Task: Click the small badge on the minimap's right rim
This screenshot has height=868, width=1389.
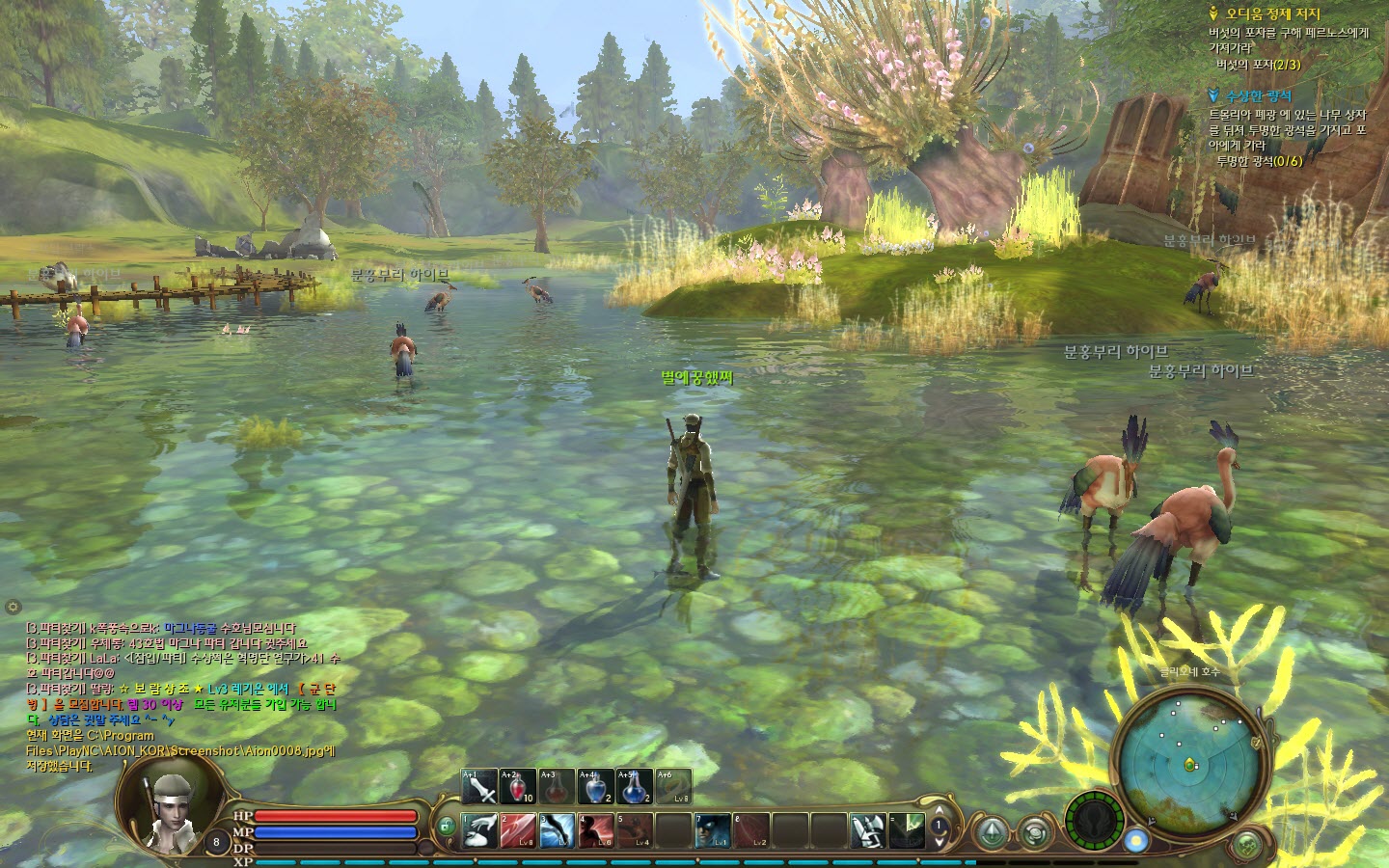Action: coord(1257,743)
